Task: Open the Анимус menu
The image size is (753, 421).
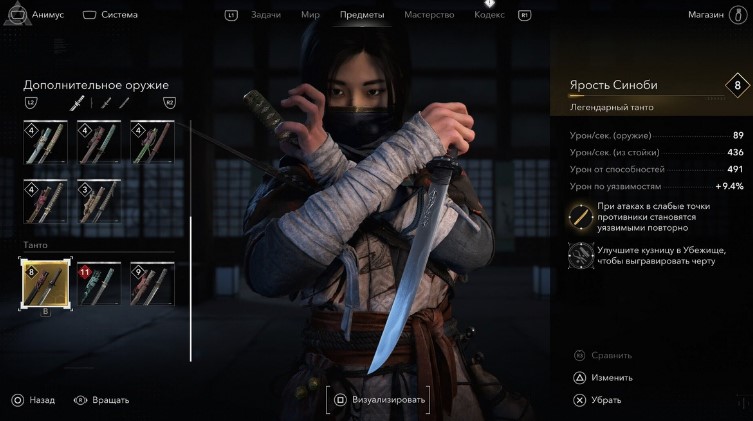Action: 38,15
